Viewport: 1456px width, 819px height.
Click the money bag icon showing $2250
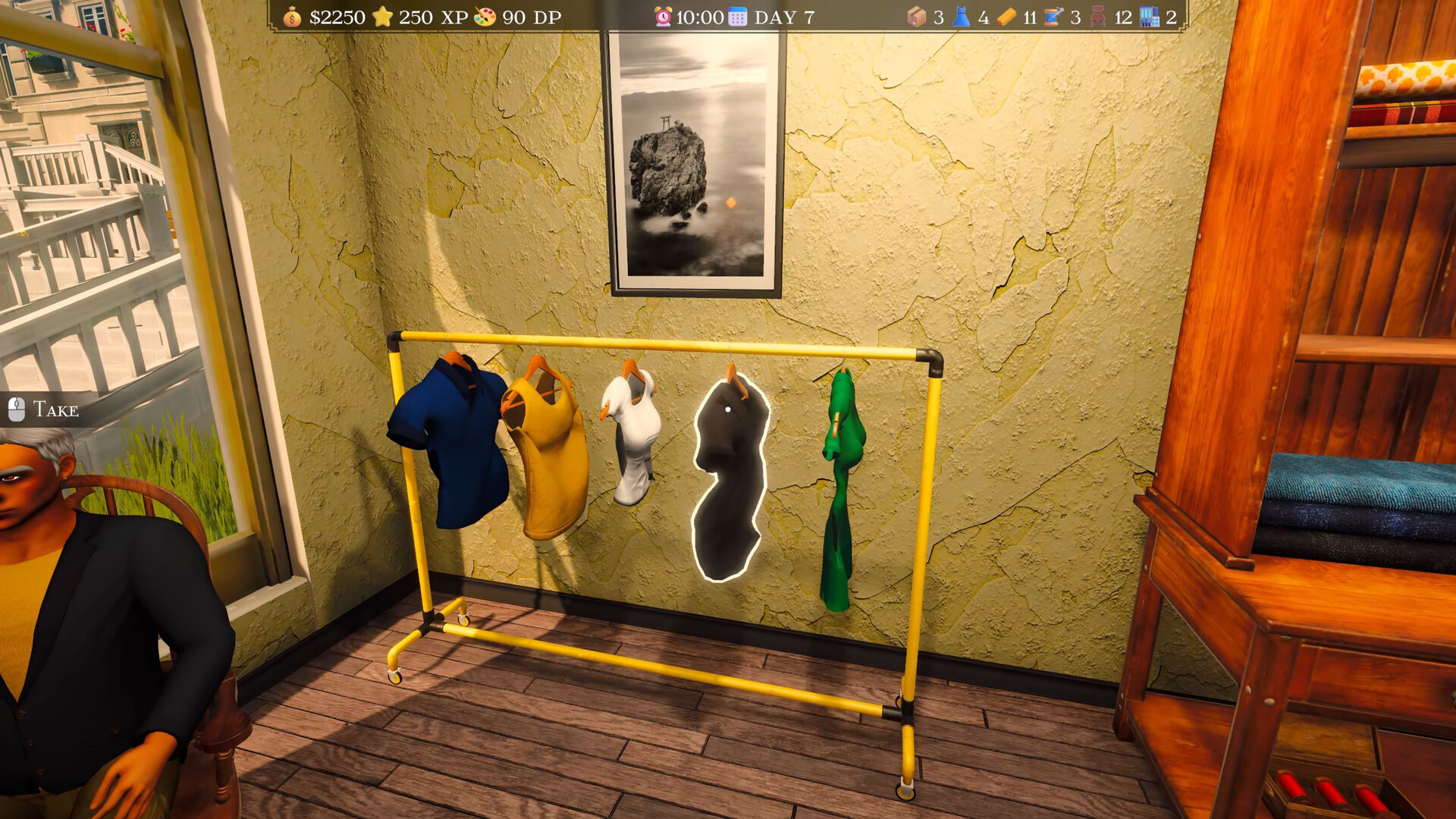point(291,15)
